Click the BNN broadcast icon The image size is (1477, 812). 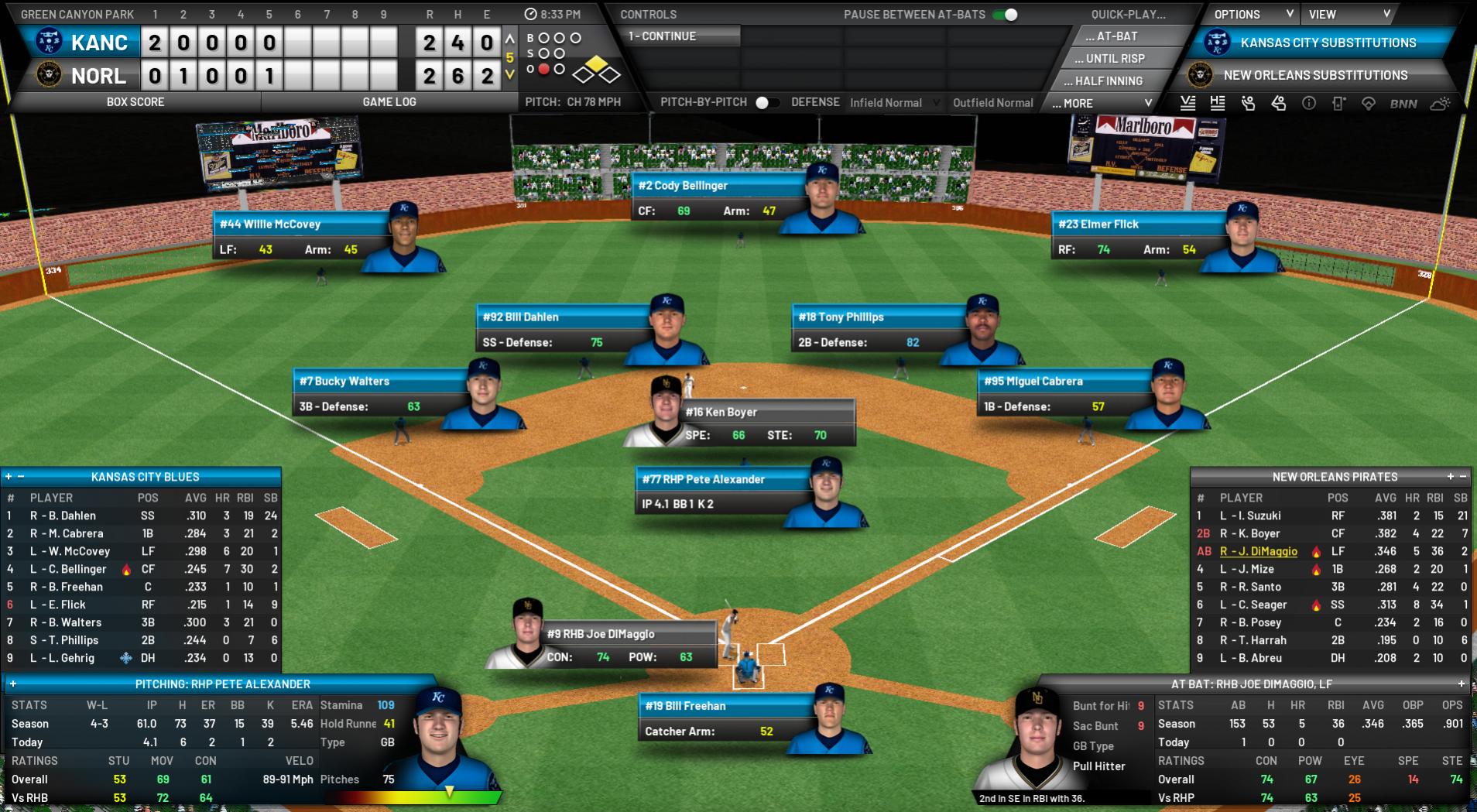tap(1403, 104)
